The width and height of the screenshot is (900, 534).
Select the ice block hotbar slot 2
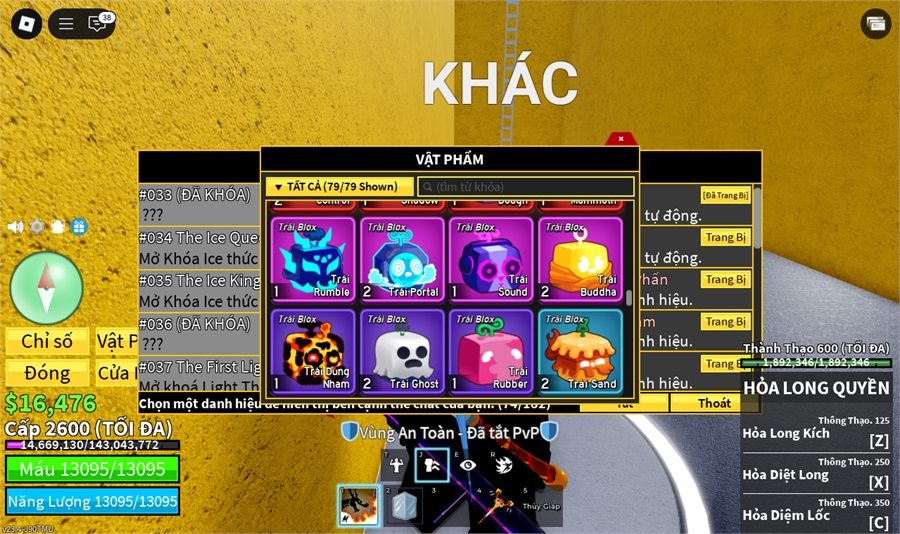405,505
